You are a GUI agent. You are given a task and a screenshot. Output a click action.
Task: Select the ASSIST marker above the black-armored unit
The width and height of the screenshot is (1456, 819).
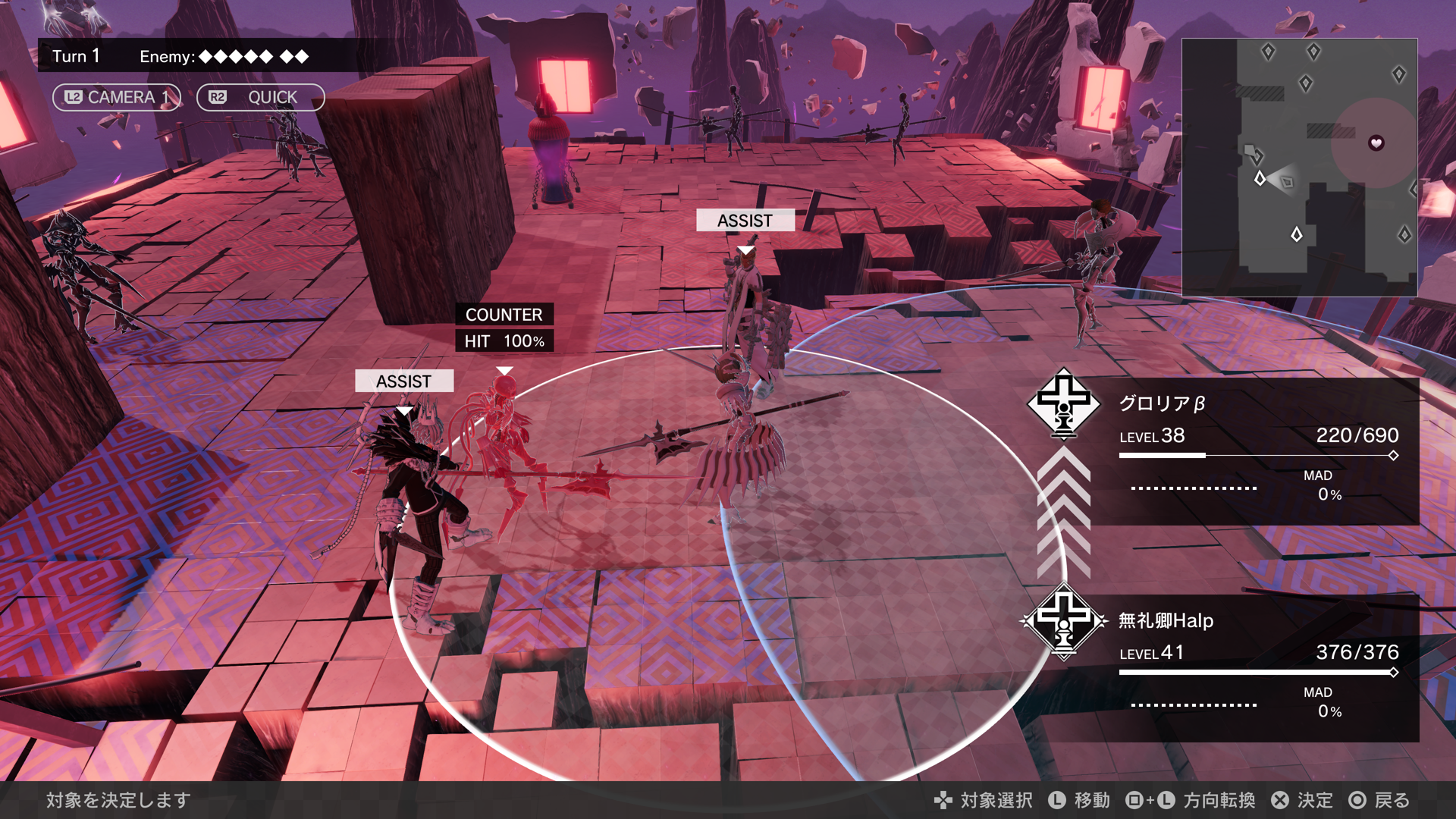[x=404, y=381]
